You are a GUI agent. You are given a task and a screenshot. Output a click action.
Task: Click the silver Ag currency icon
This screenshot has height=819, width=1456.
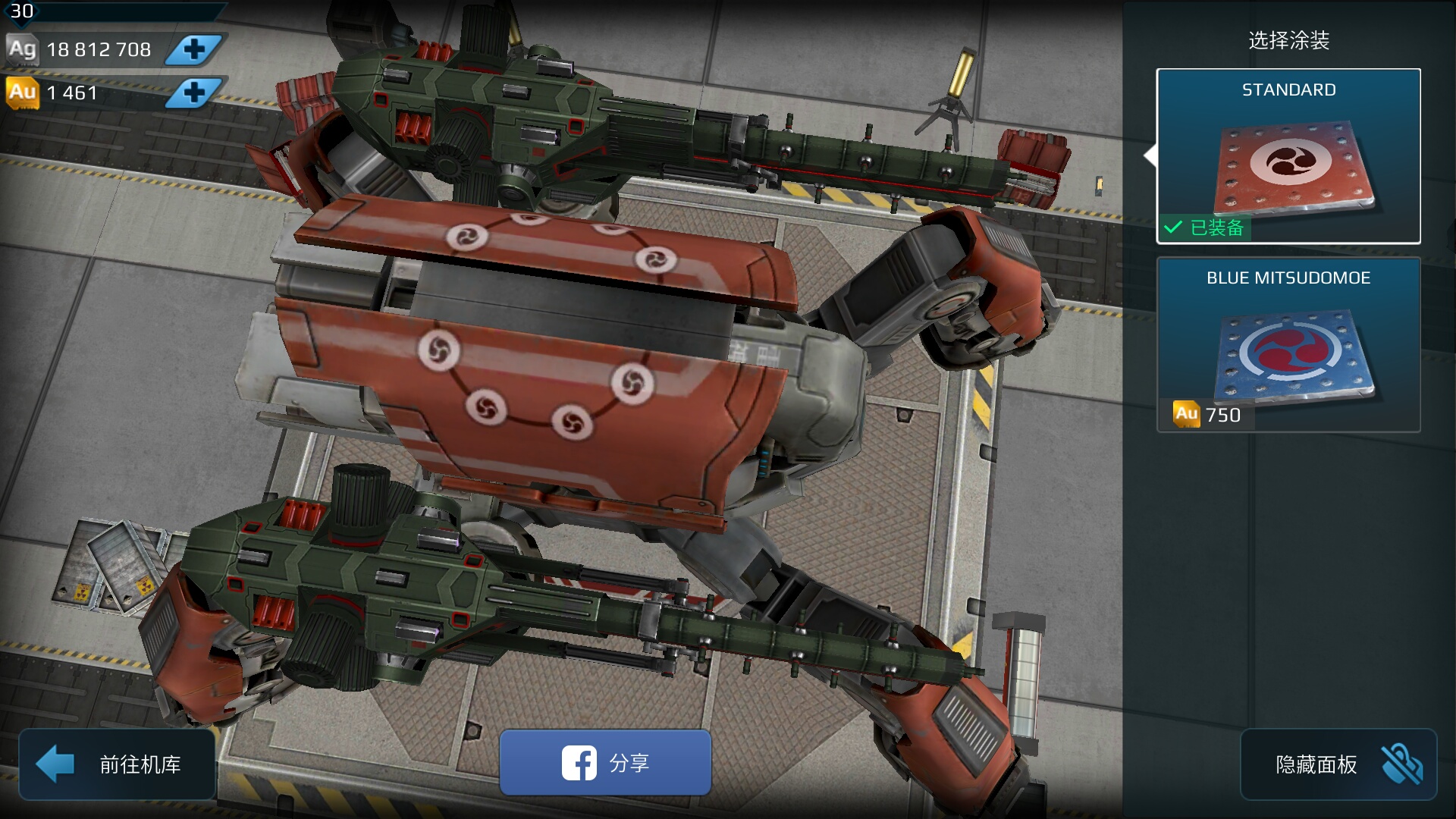tap(22, 49)
